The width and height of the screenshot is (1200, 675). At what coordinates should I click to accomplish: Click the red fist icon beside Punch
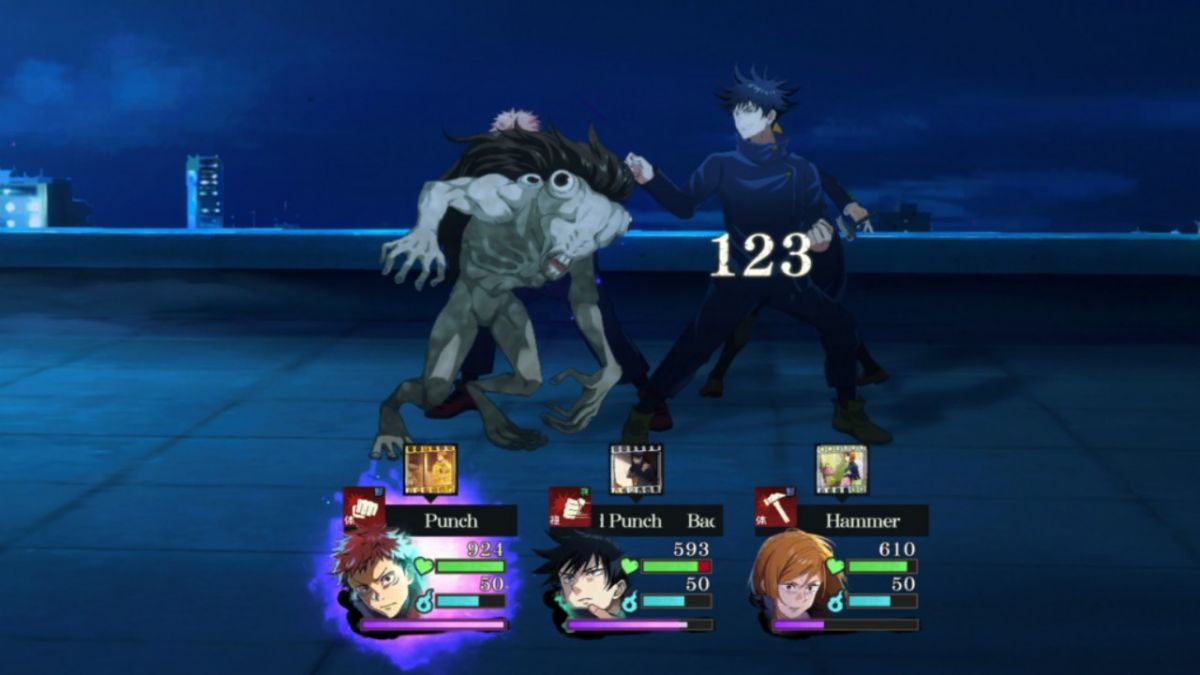click(364, 508)
